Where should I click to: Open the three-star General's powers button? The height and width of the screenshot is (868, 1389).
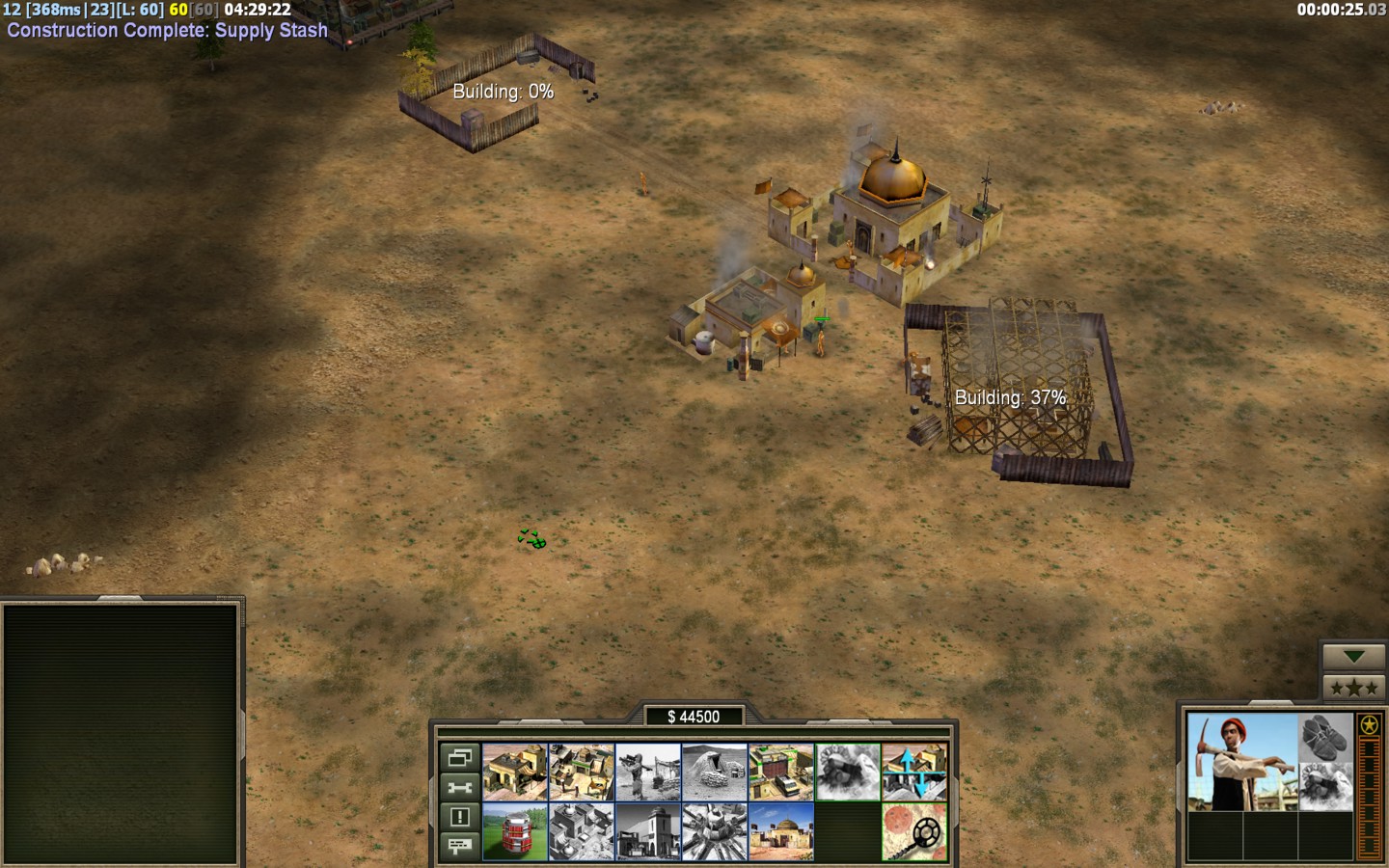point(1353,688)
